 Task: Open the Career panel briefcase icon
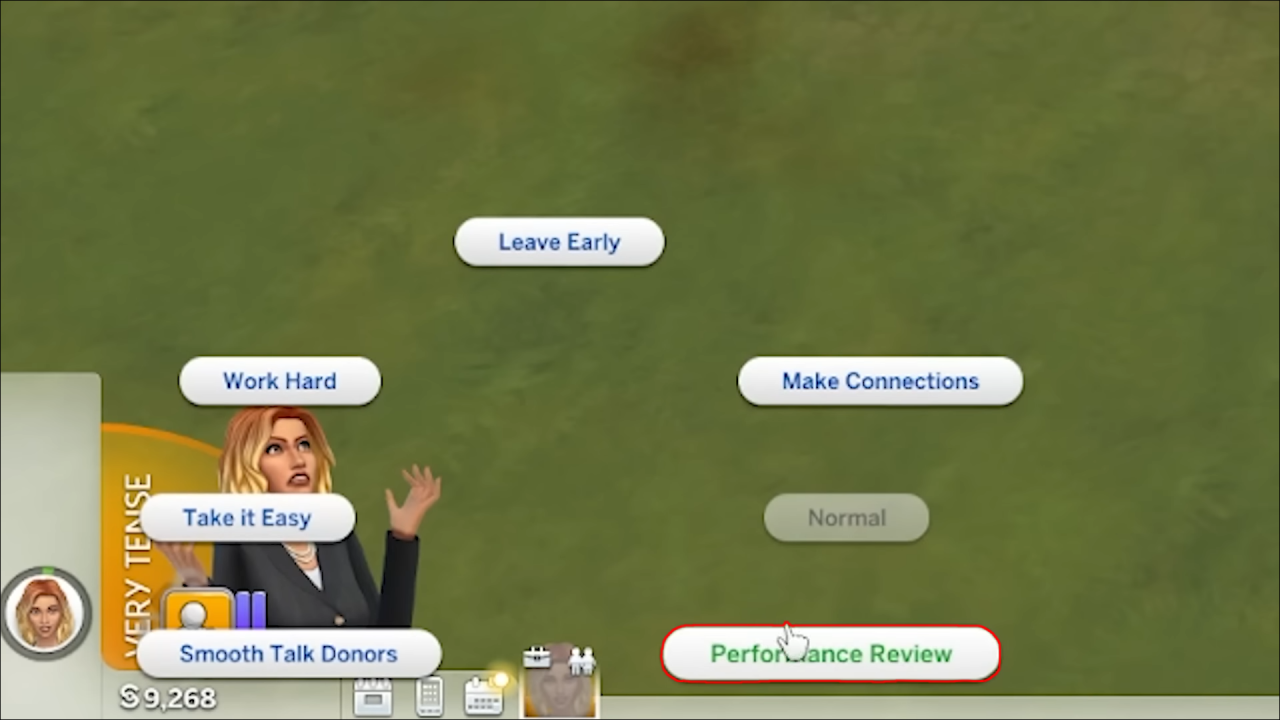[x=537, y=657]
